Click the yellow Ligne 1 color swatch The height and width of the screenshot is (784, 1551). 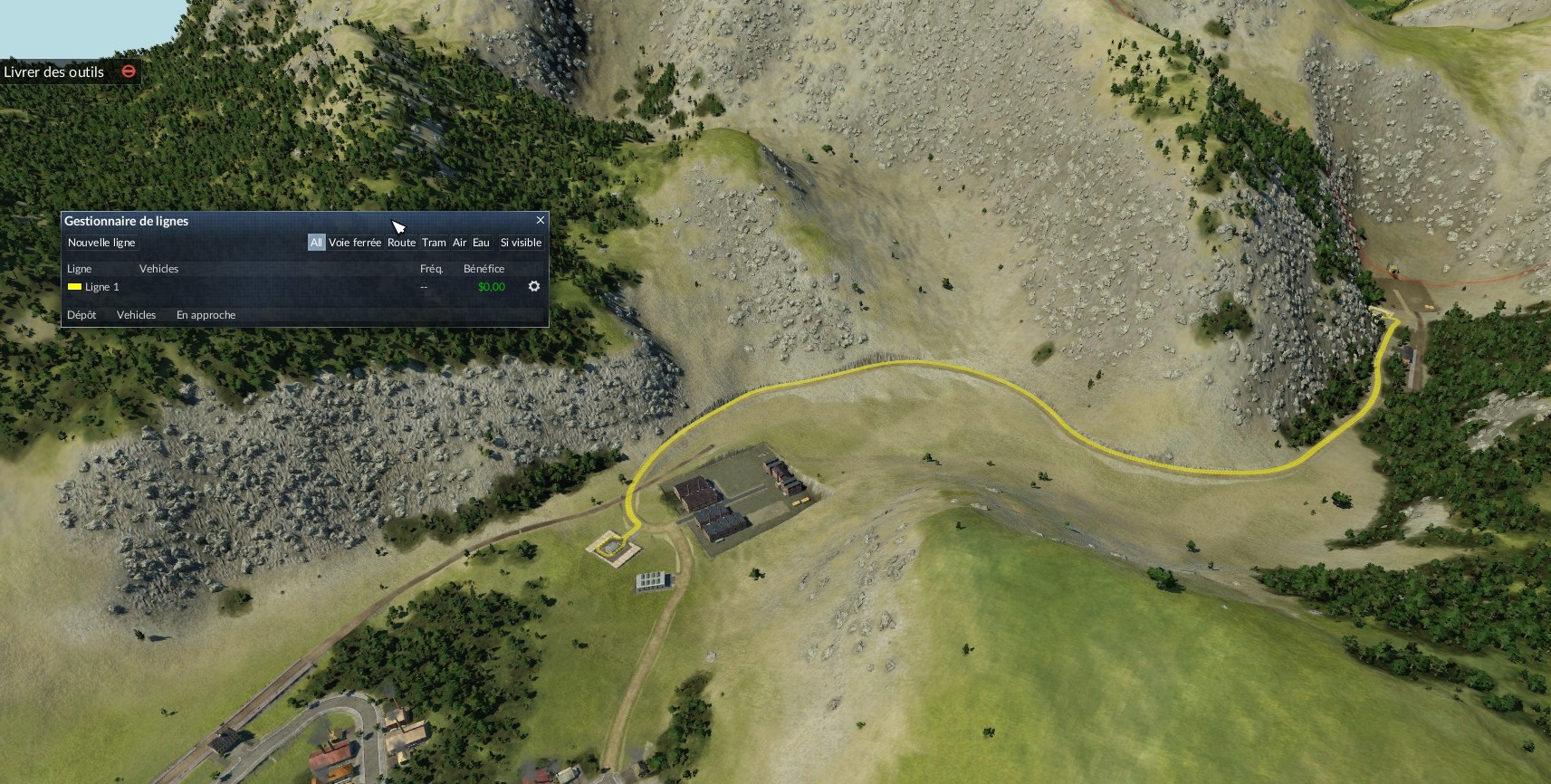[x=74, y=287]
